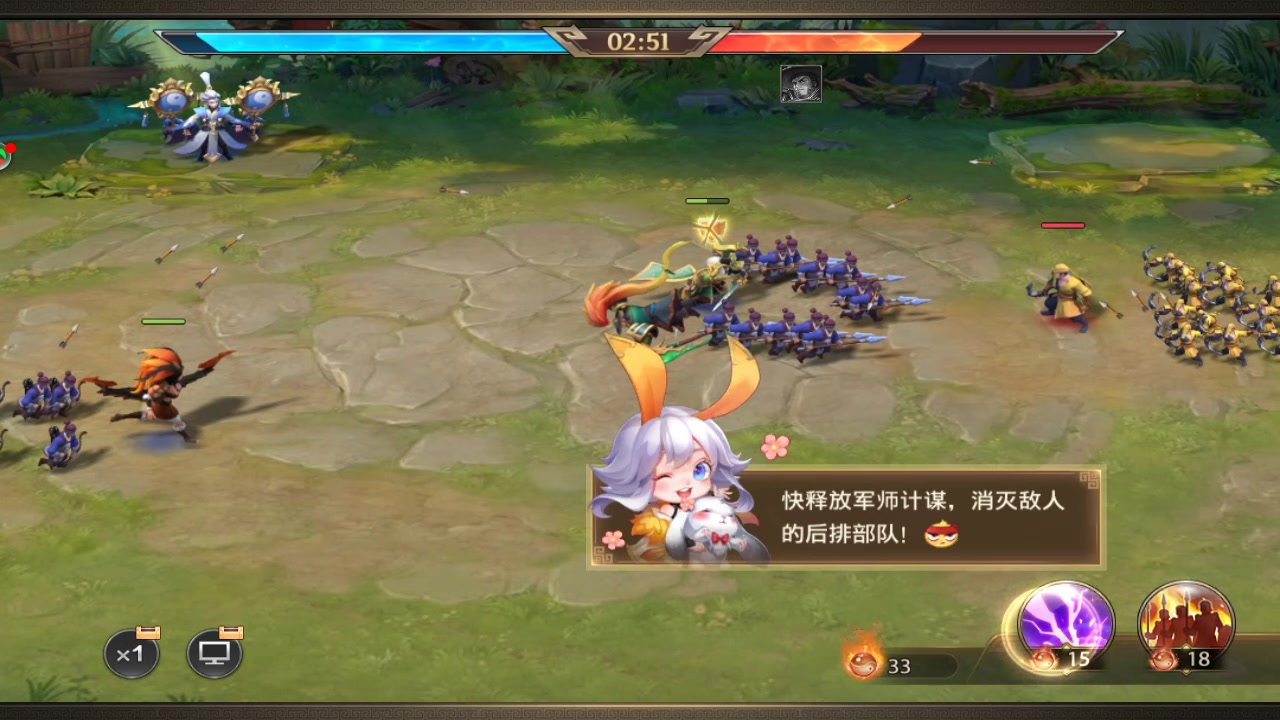Click the pointed notch under the 15 cost

click(x=1066, y=673)
